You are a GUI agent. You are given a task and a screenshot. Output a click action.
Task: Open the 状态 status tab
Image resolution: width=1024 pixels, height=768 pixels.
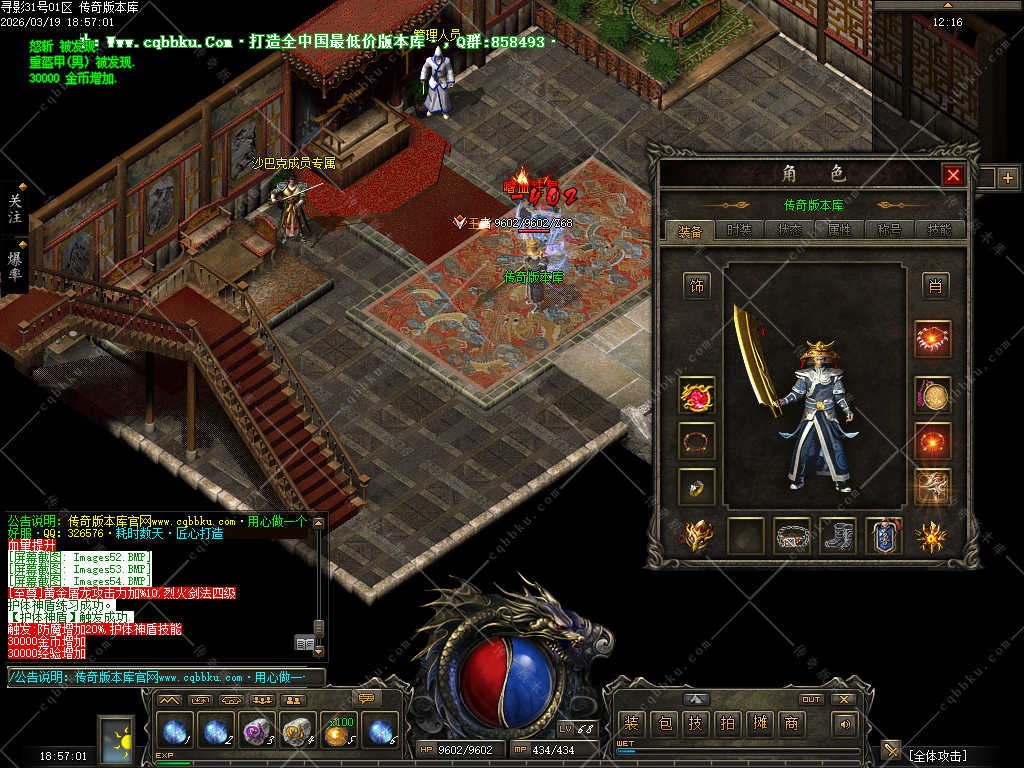coord(790,230)
